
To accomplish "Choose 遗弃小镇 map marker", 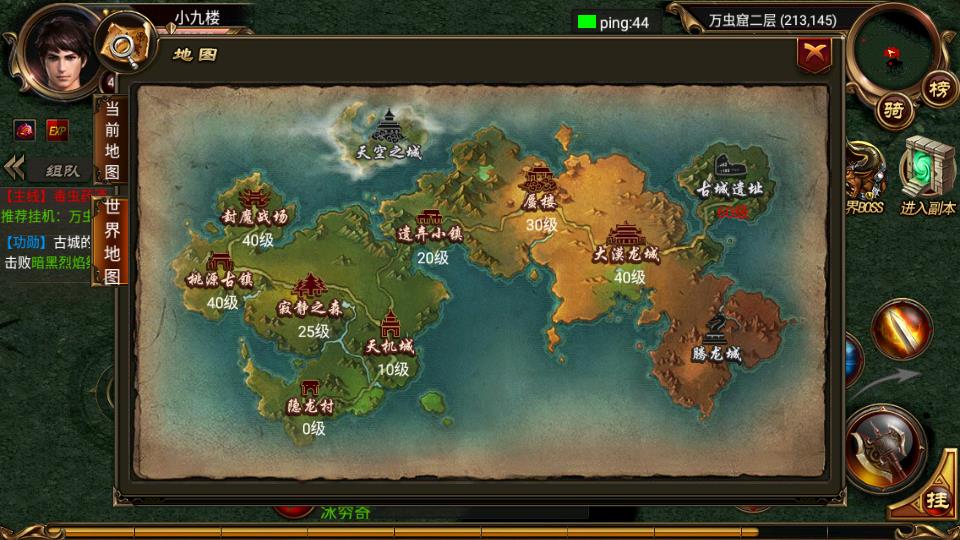I will [x=430, y=227].
